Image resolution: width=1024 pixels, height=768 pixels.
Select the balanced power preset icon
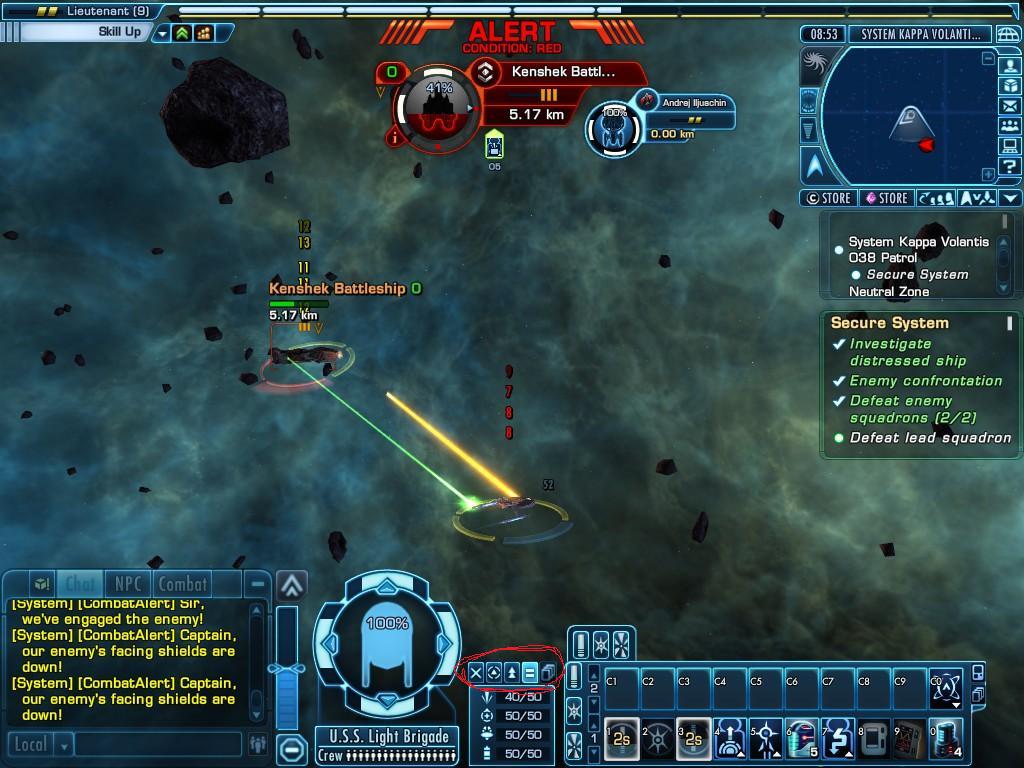530,672
